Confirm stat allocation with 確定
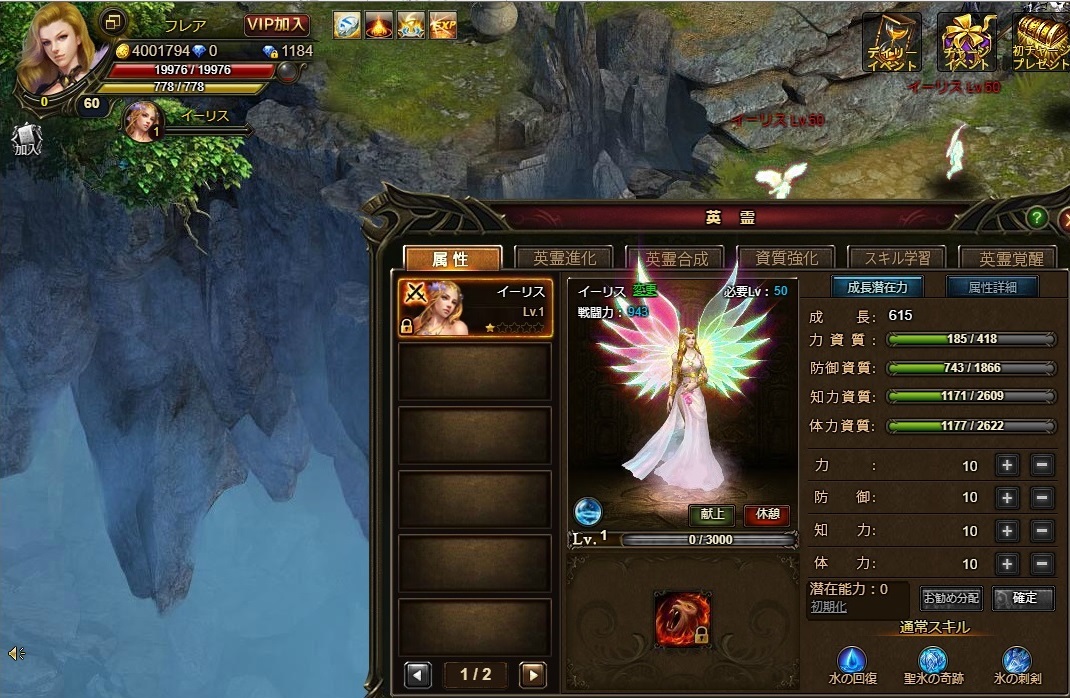 click(x=1024, y=599)
